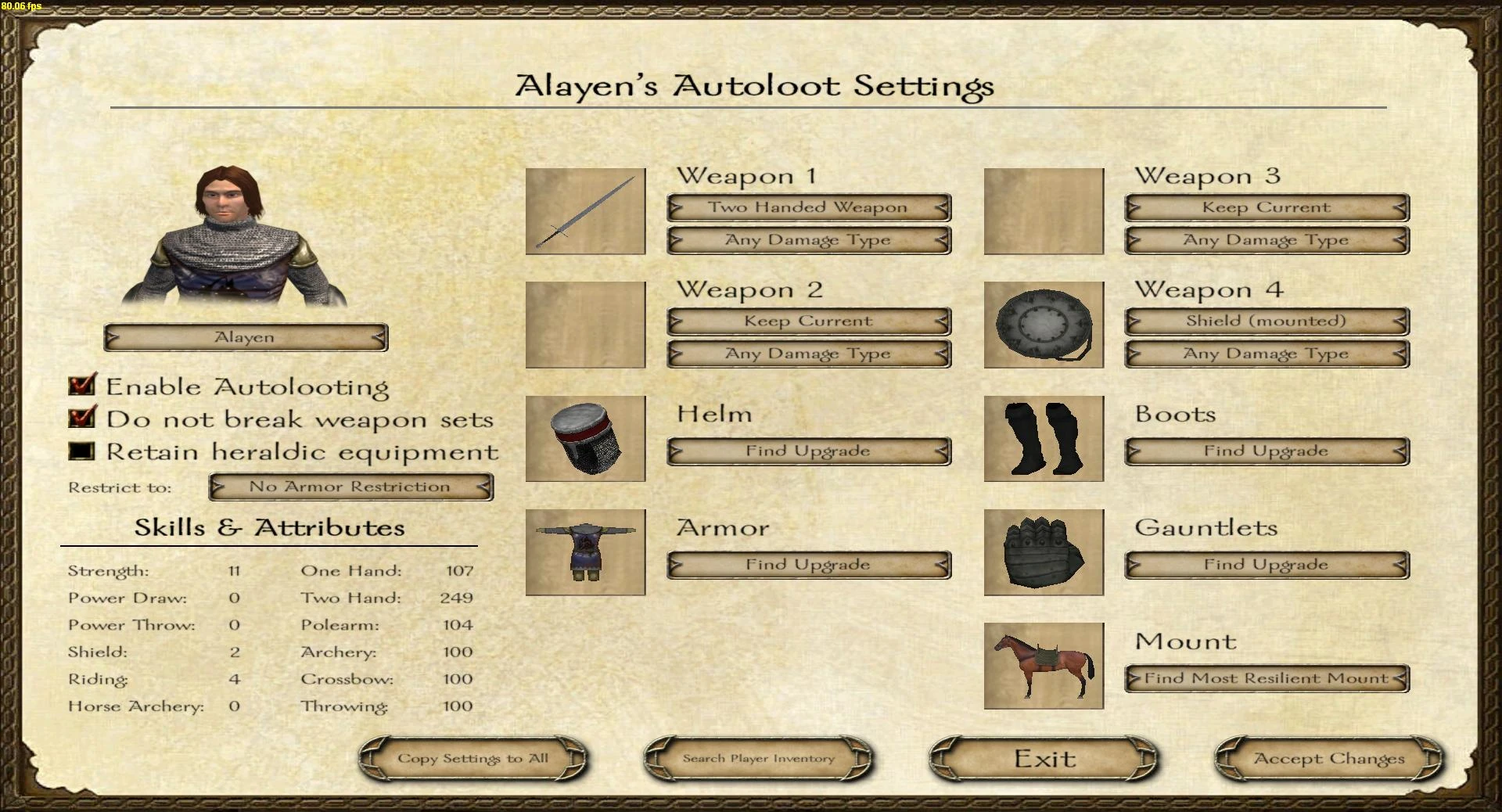The image size is (1502, 812).
Task: Click the empty Weapon 3 item slot
Action: tap(1043, 211)
